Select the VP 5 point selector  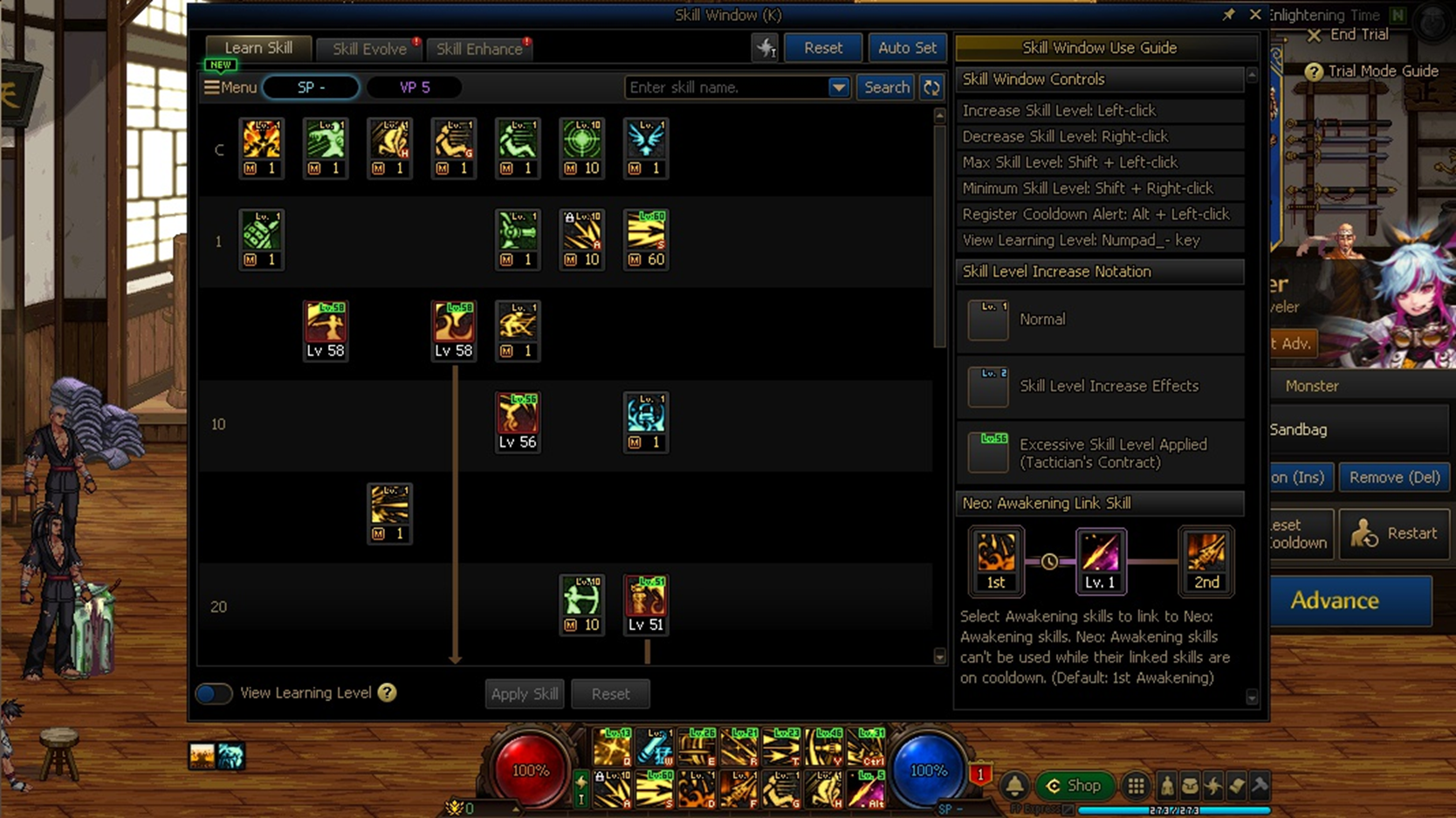tap(415, 87)
